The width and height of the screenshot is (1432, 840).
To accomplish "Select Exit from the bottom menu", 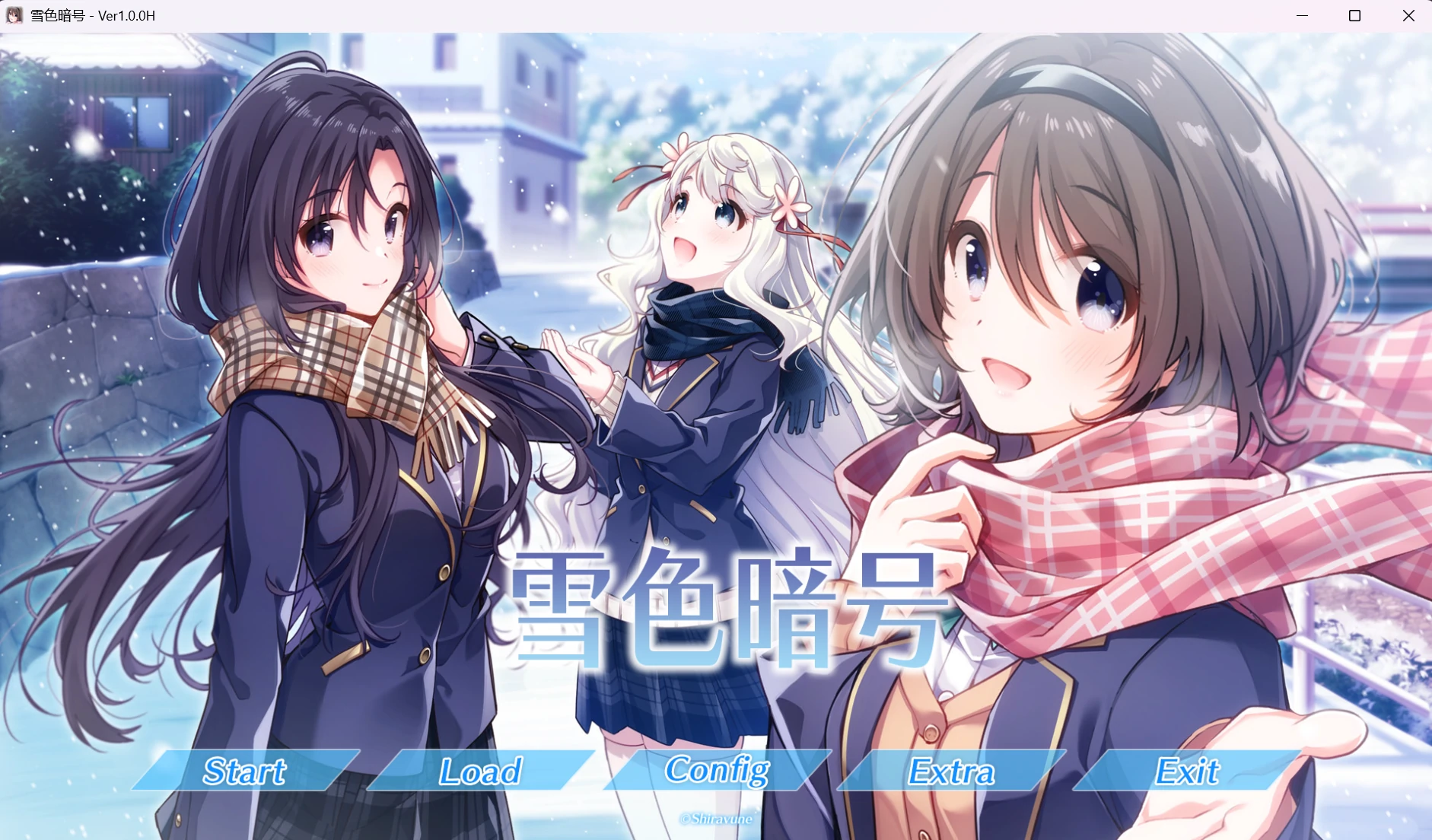I will (x=1187, y=773).
